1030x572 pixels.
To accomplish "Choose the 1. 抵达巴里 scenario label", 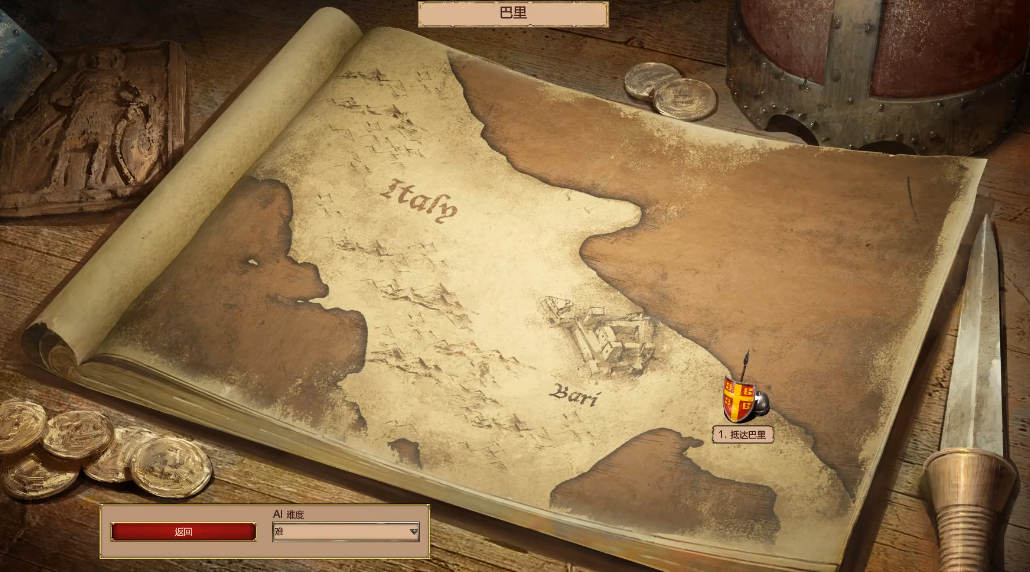I will (x=743, y=435).
